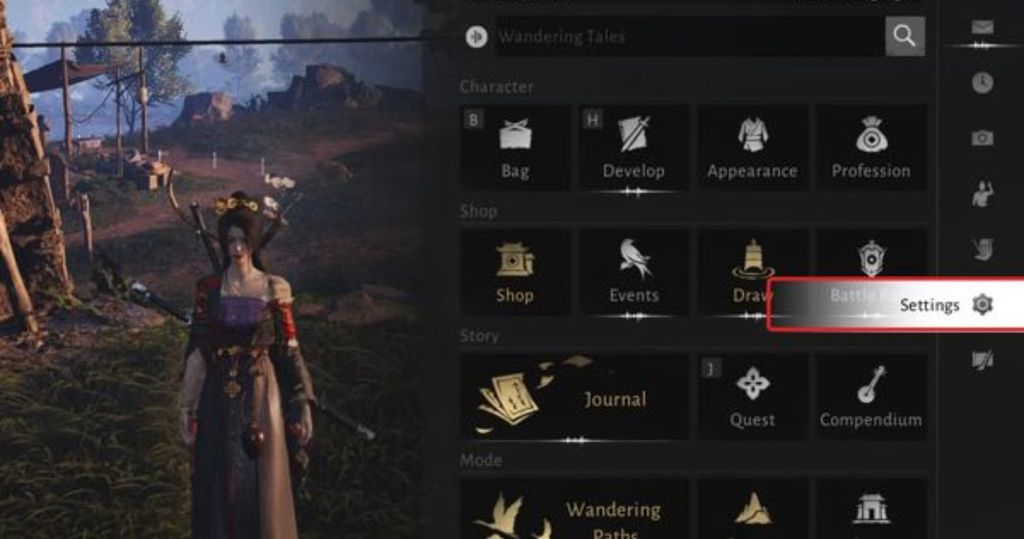This screenshot has width=1024, height=539.
Task: Enter the Shop tile
Action: click(x=515, y=271)
